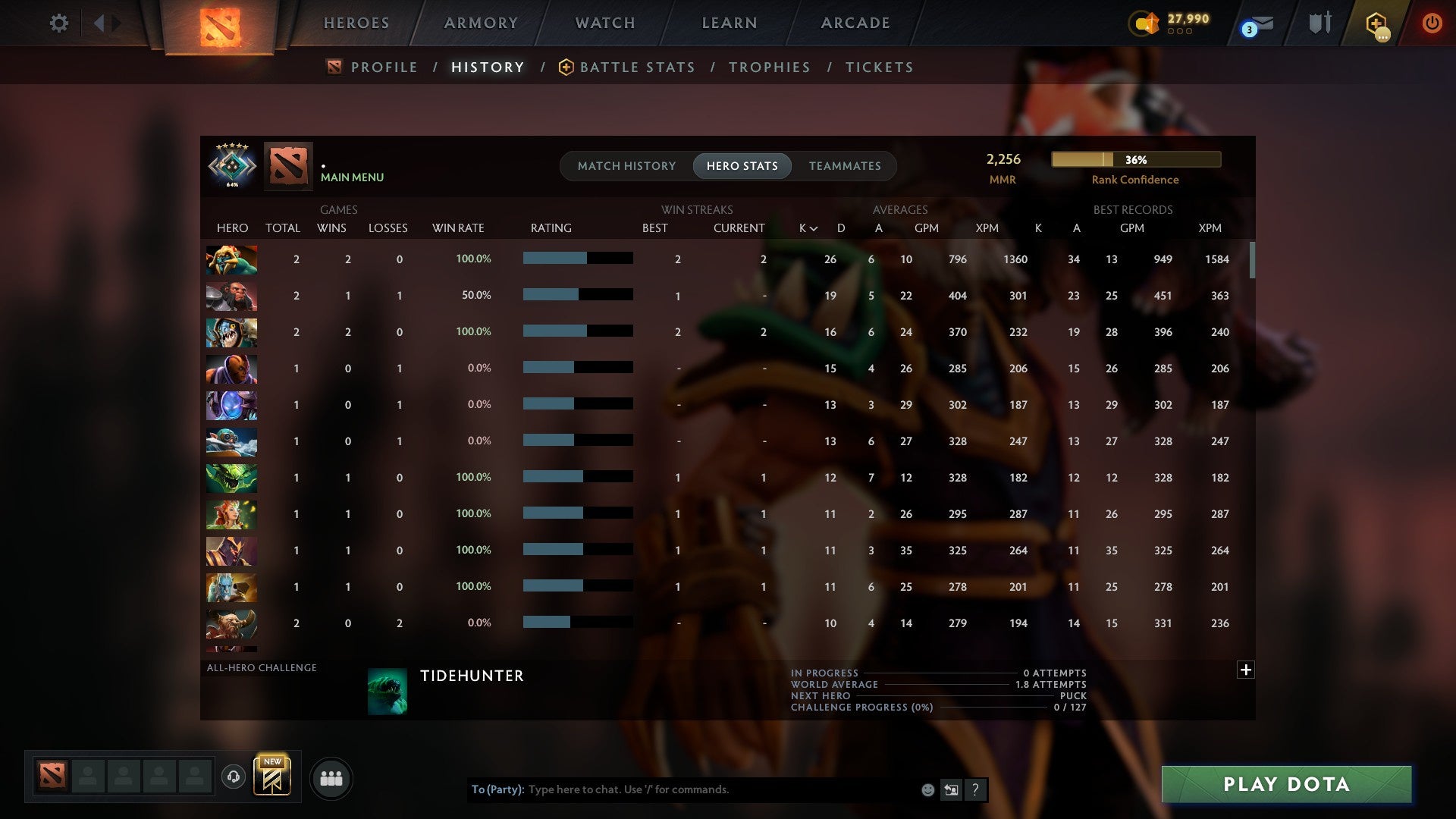The height and width of the screenshot is (819, 1456).
Task: Switch to the BATTLE STATS tab
Action: coord(638,67)
